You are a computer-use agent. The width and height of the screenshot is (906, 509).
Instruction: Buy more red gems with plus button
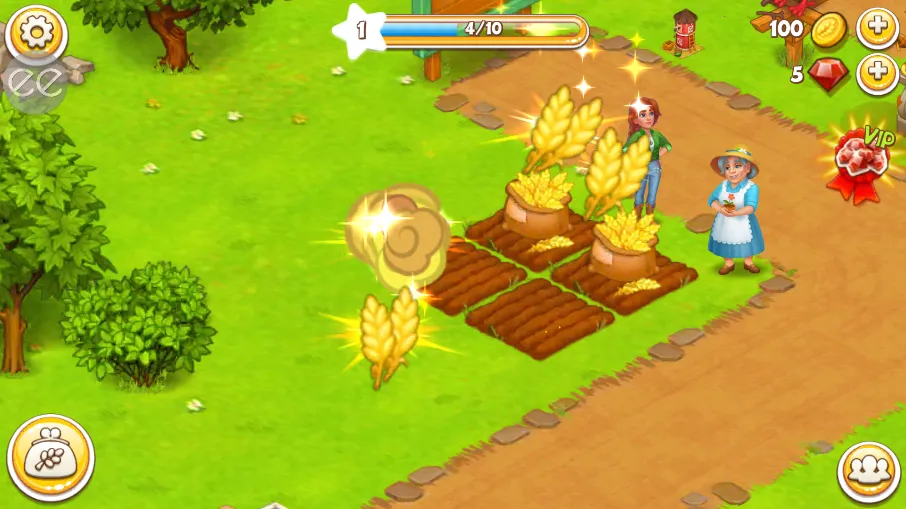pos(877,74)
